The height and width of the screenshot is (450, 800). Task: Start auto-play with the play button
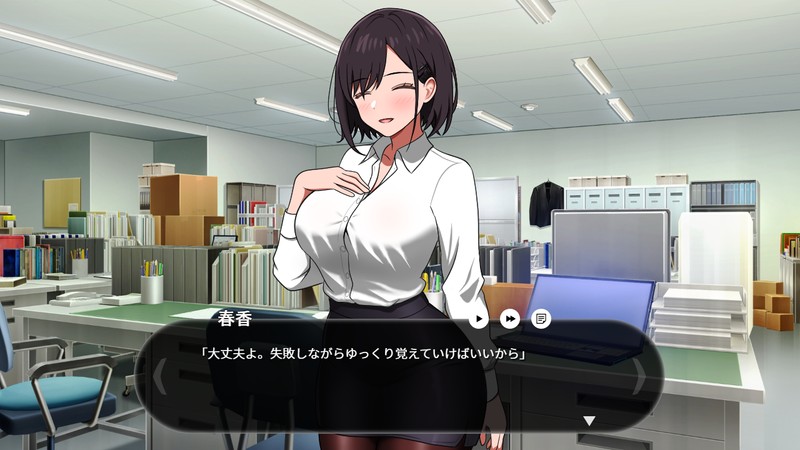coord(480,319)
